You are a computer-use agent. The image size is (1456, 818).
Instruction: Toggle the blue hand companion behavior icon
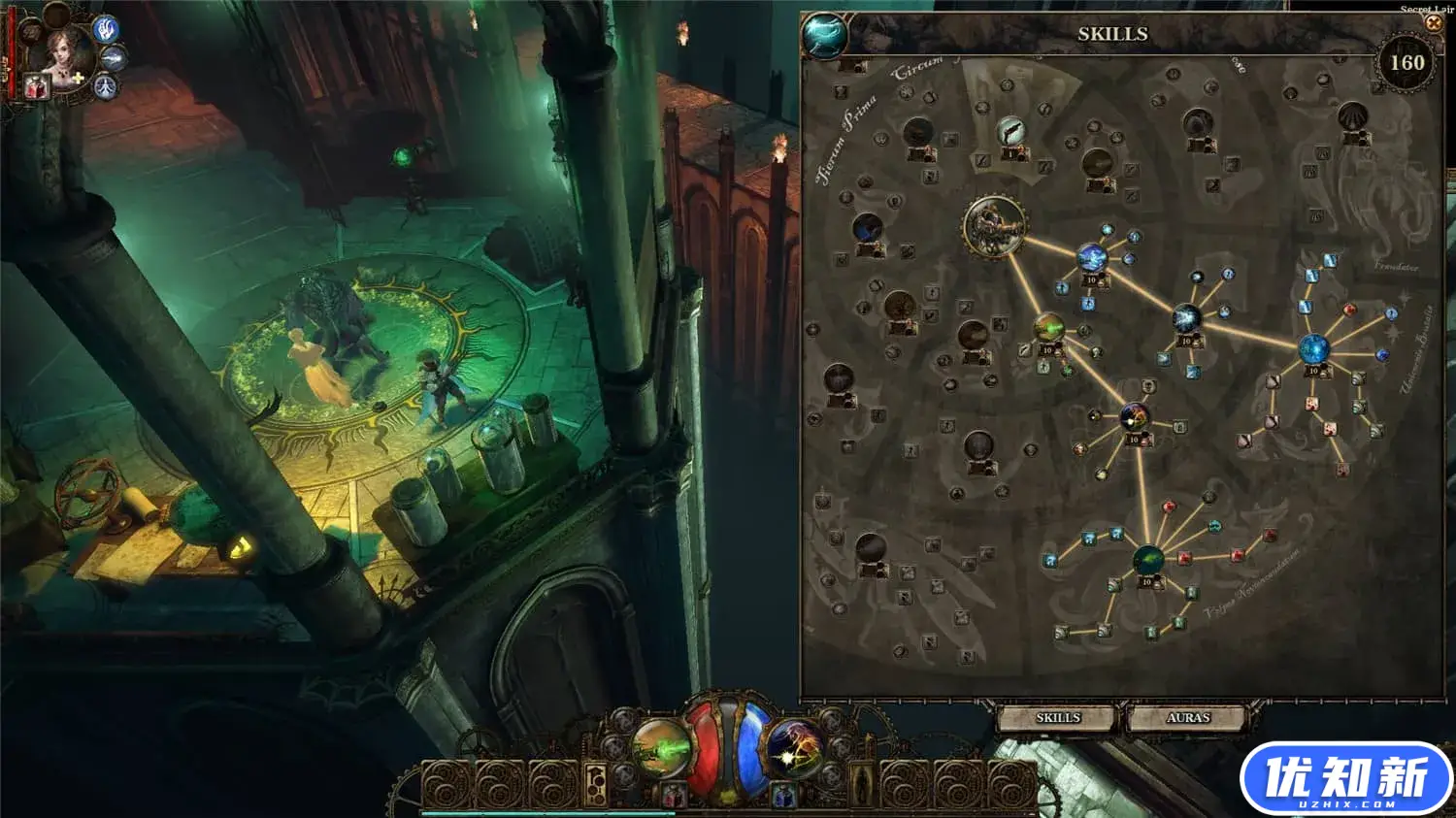[x=105, y=29]
